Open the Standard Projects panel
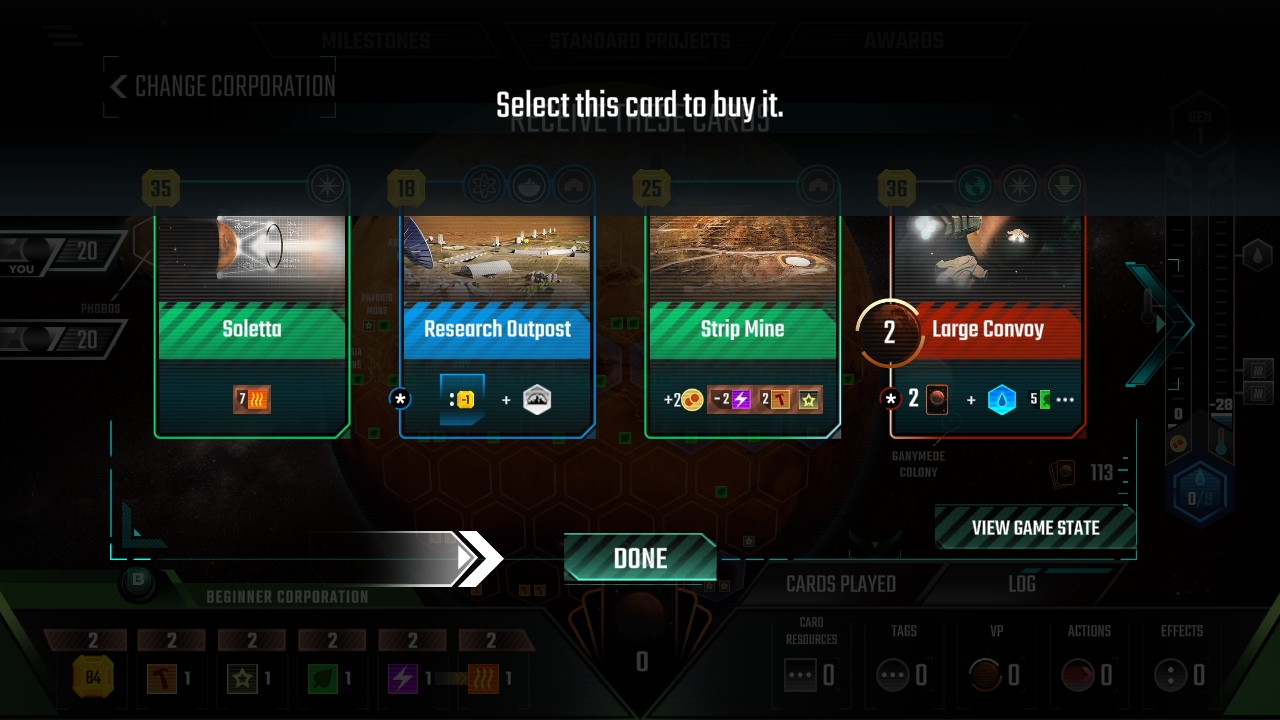The width and height of the screenshot is (1280, 720). (x=639, y=41)
